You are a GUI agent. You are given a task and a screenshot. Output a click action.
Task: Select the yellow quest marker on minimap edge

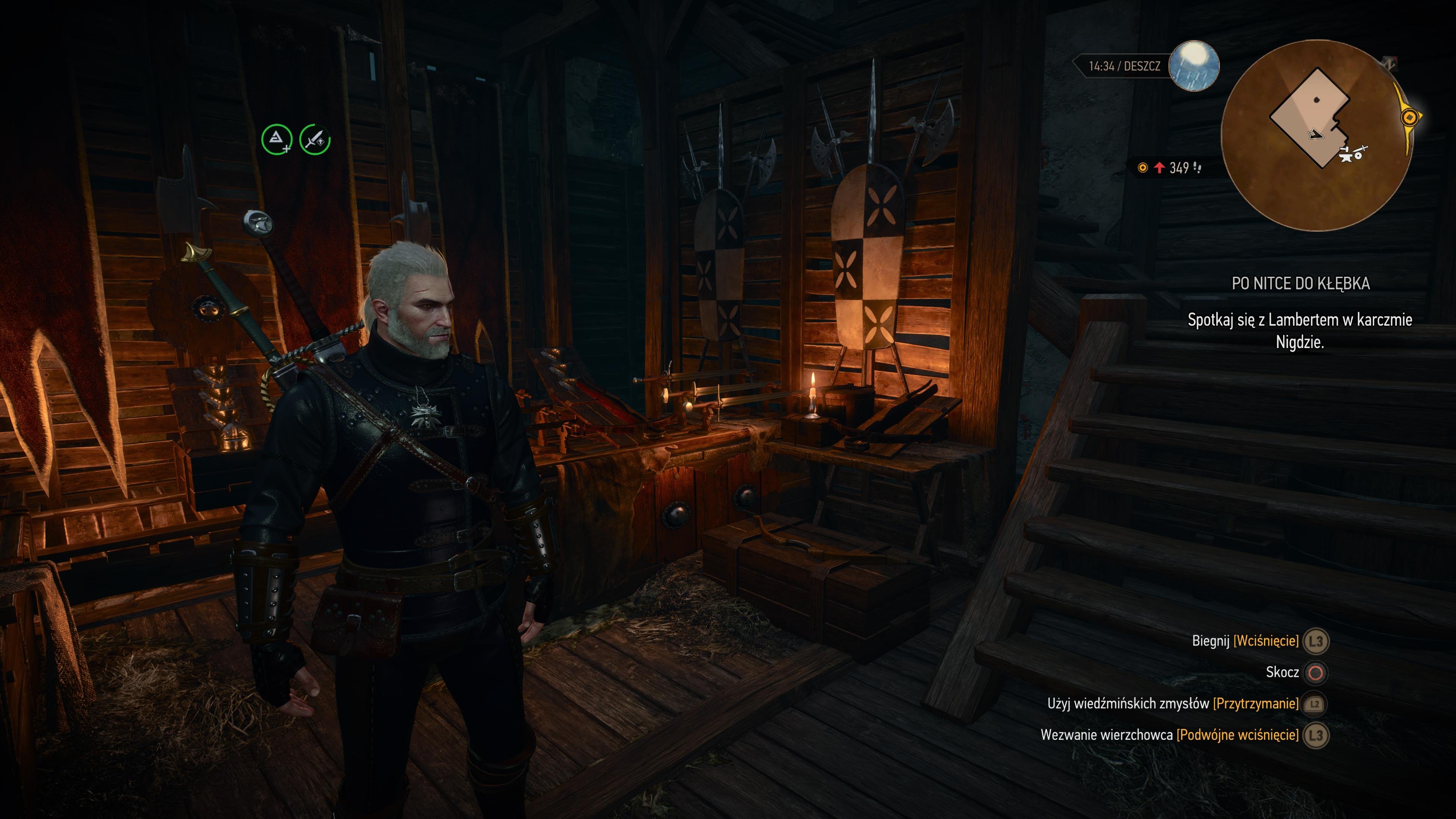pyautogui.click(x=1410, y=118)
